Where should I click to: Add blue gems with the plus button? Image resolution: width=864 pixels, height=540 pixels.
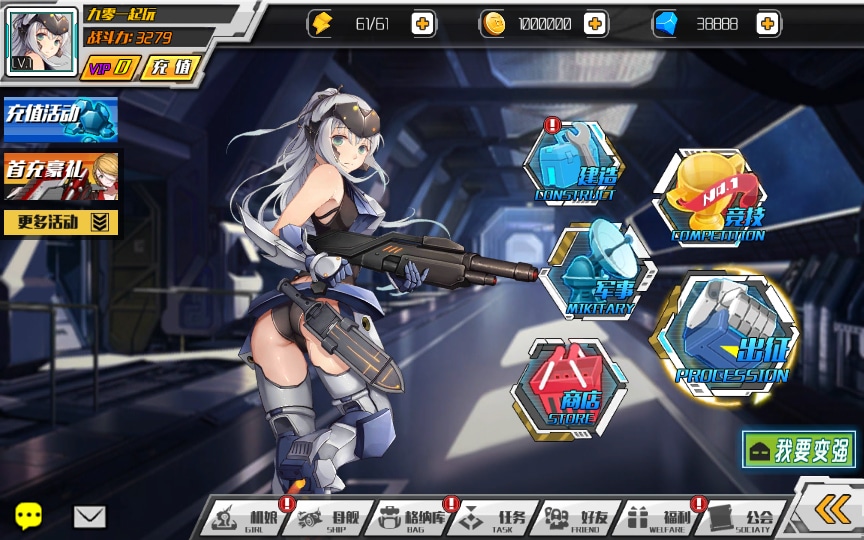coord(768,24)
